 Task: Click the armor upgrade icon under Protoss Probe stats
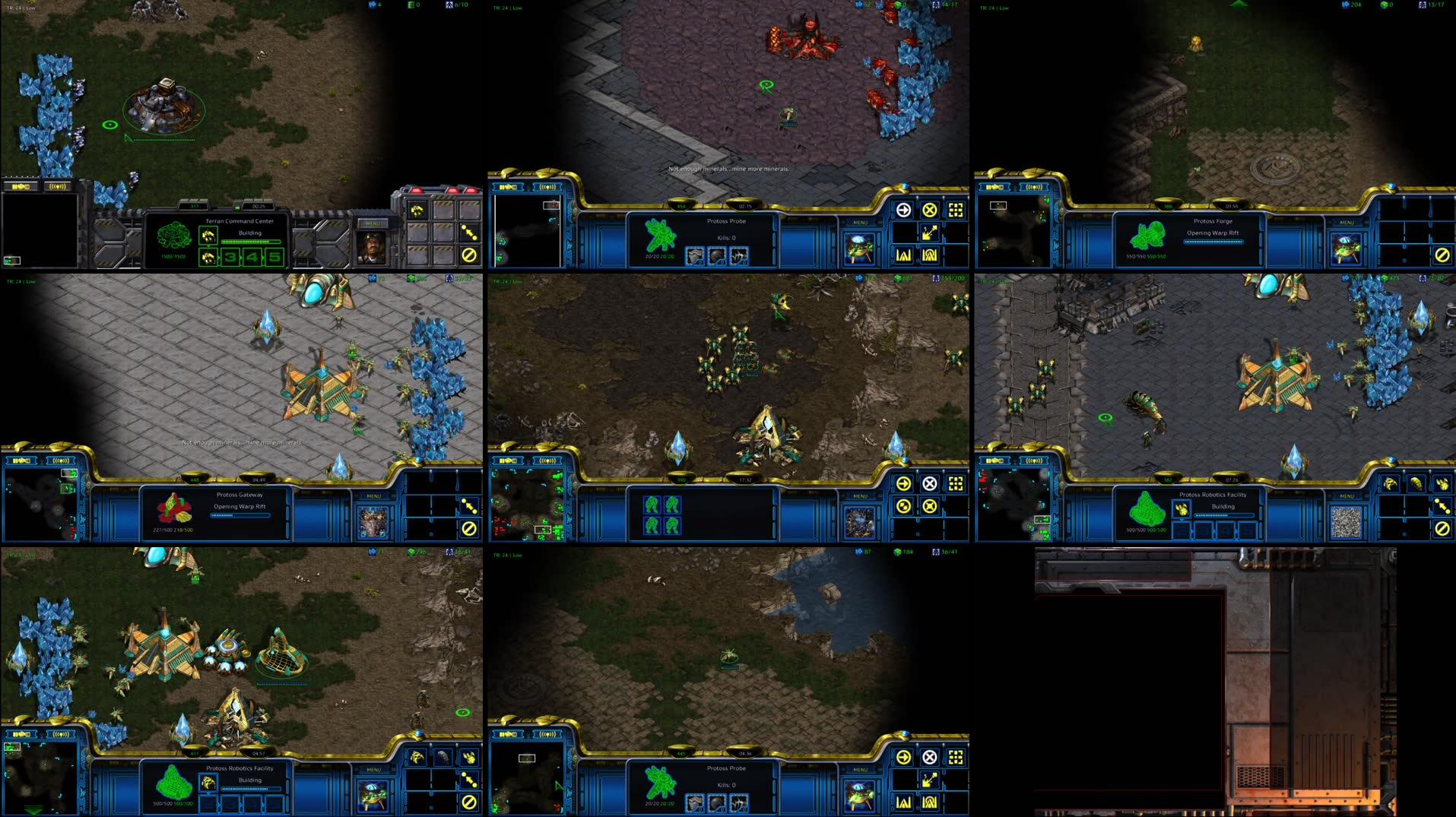pyautogui.click(x=696, y=257)
